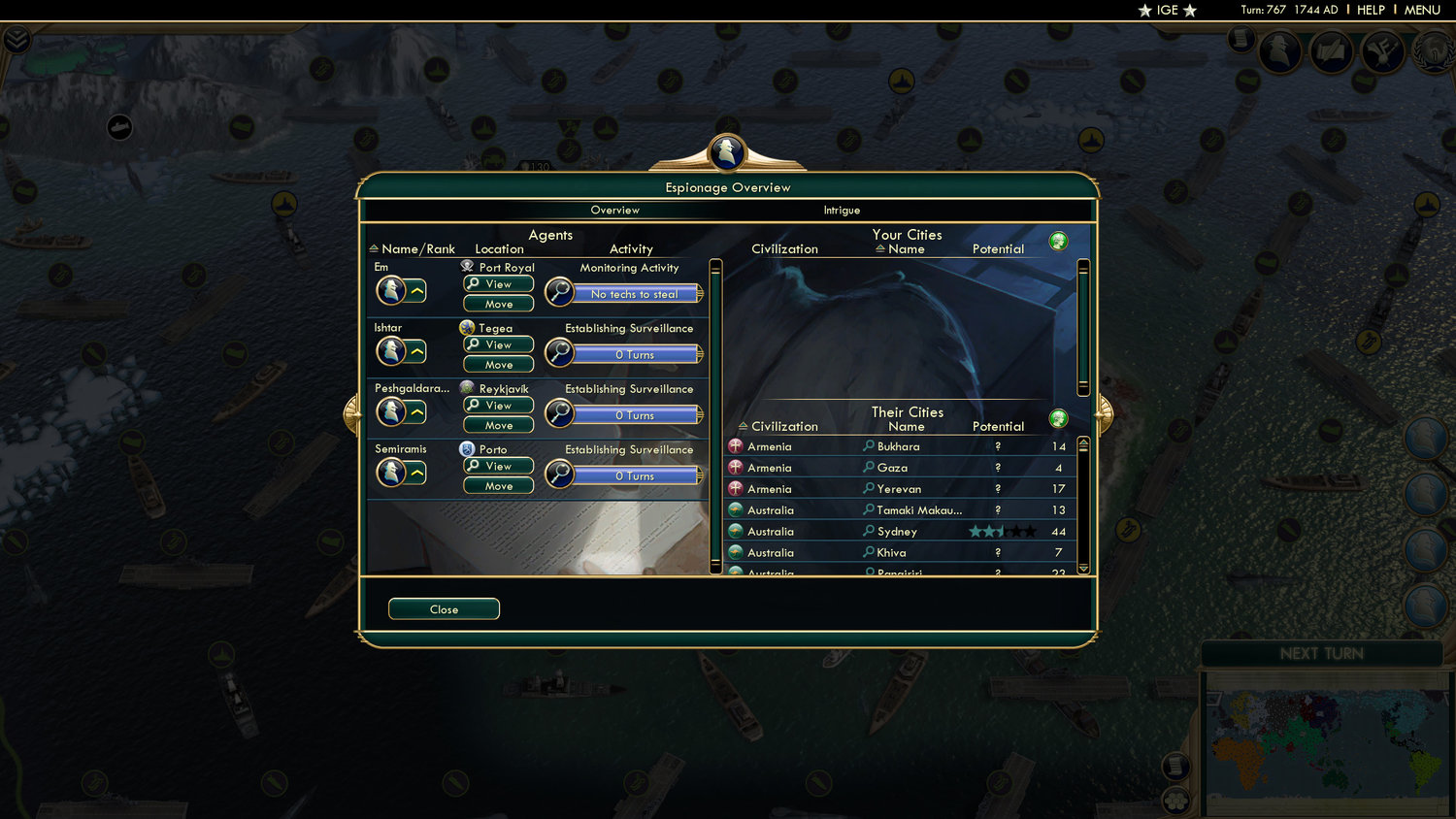Open the Espionage spy icon in top bar

pos(1281,50)
